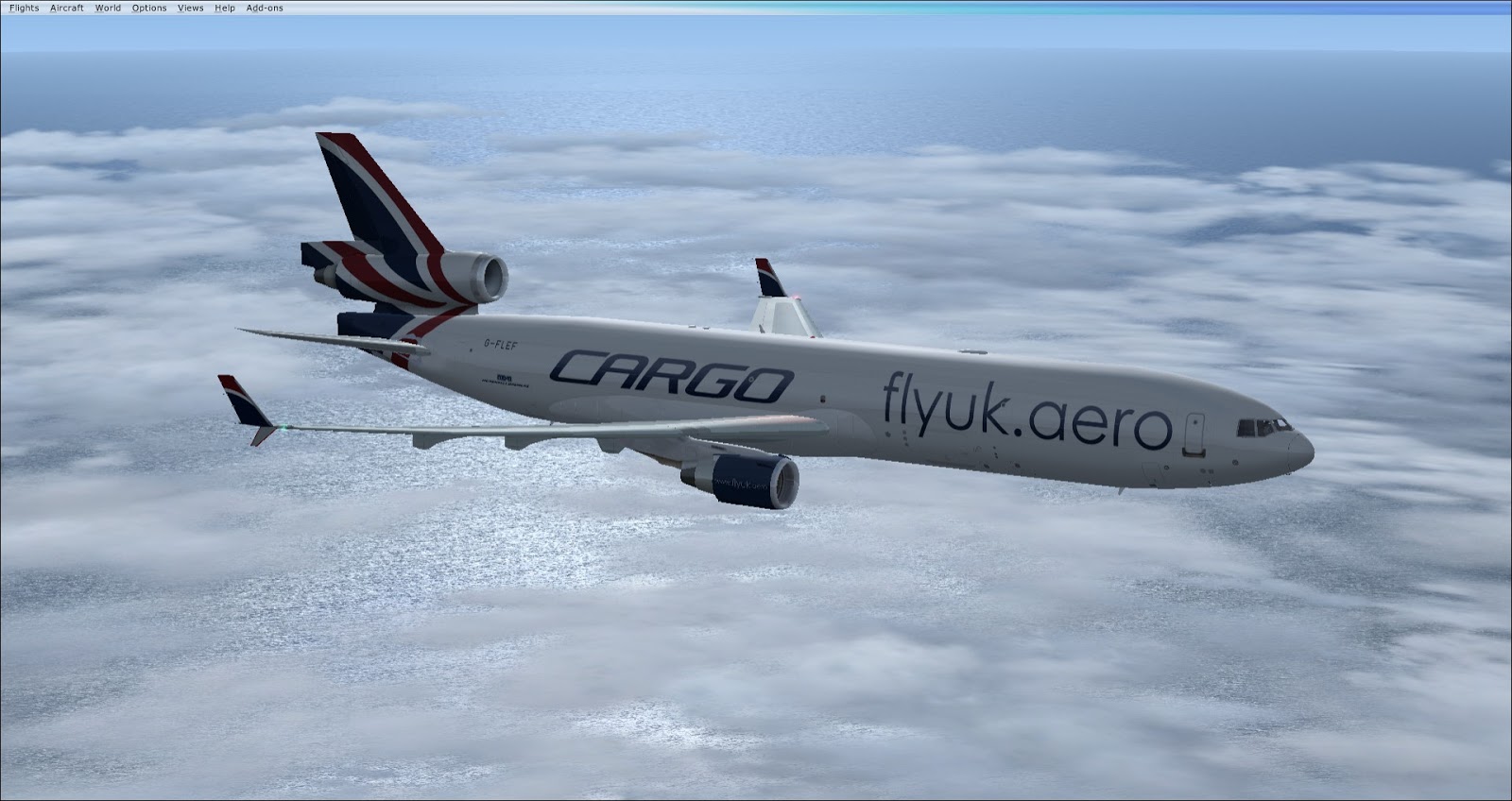Click the World menu
This screenshot has height=801, width=1512.
click(108, 8)
